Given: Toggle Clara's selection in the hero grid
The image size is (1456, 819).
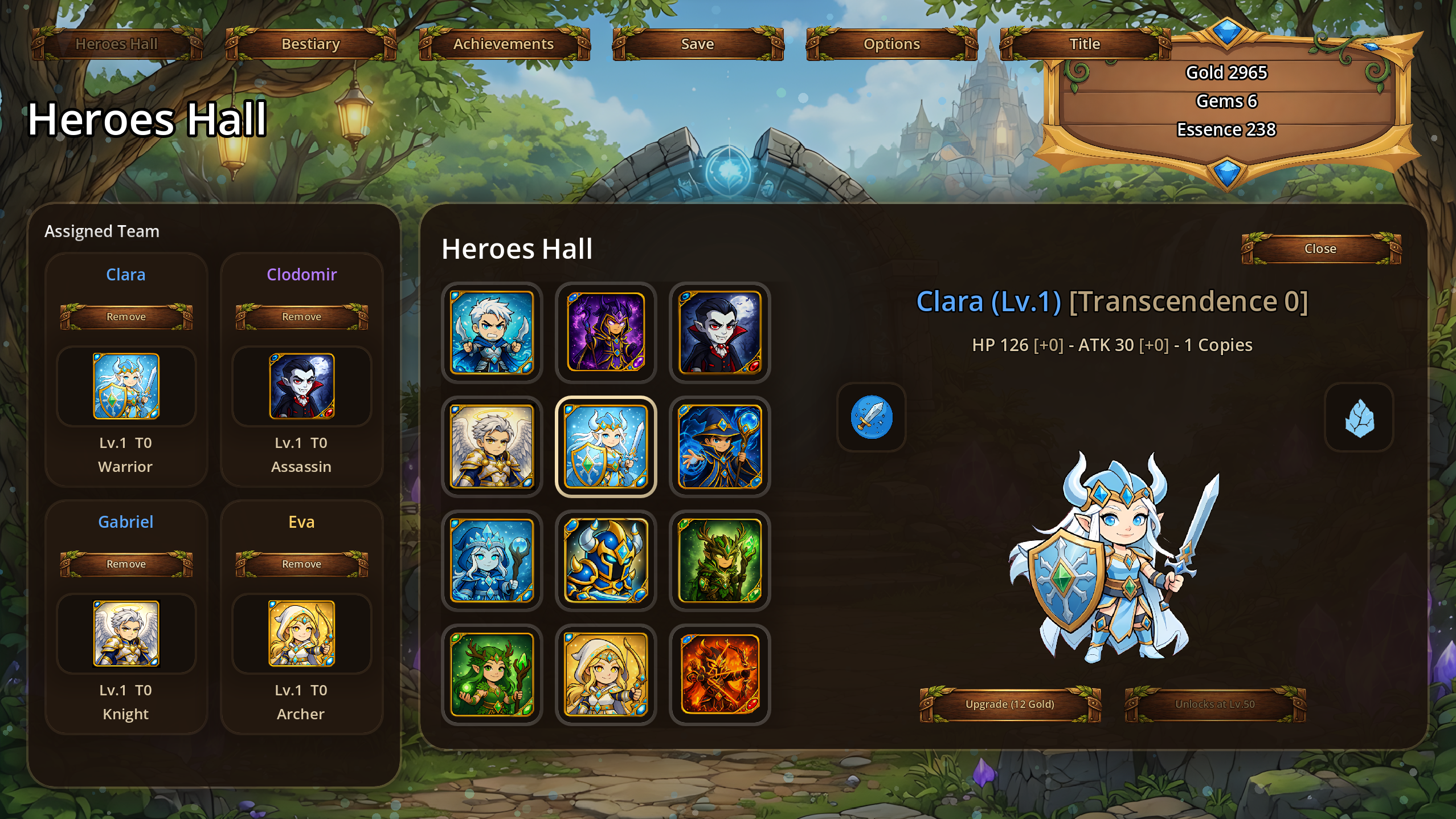Looking at the screenshot, I should click(x=606, y=446).
